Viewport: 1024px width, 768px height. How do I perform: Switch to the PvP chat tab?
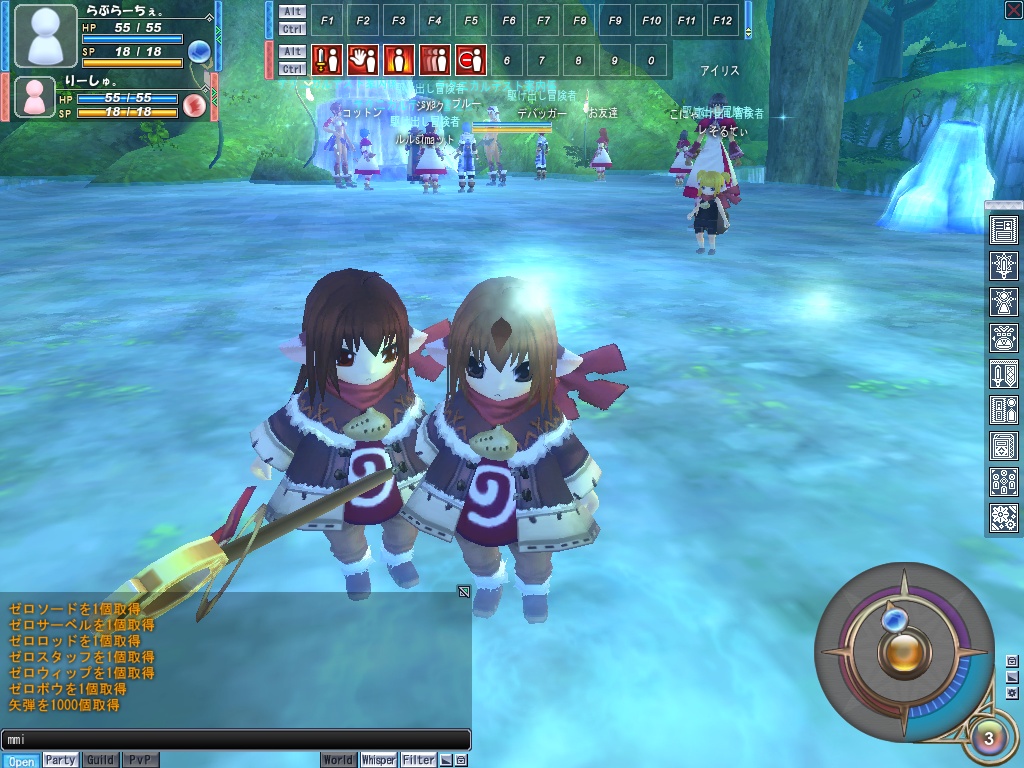(x=140, y=760)
